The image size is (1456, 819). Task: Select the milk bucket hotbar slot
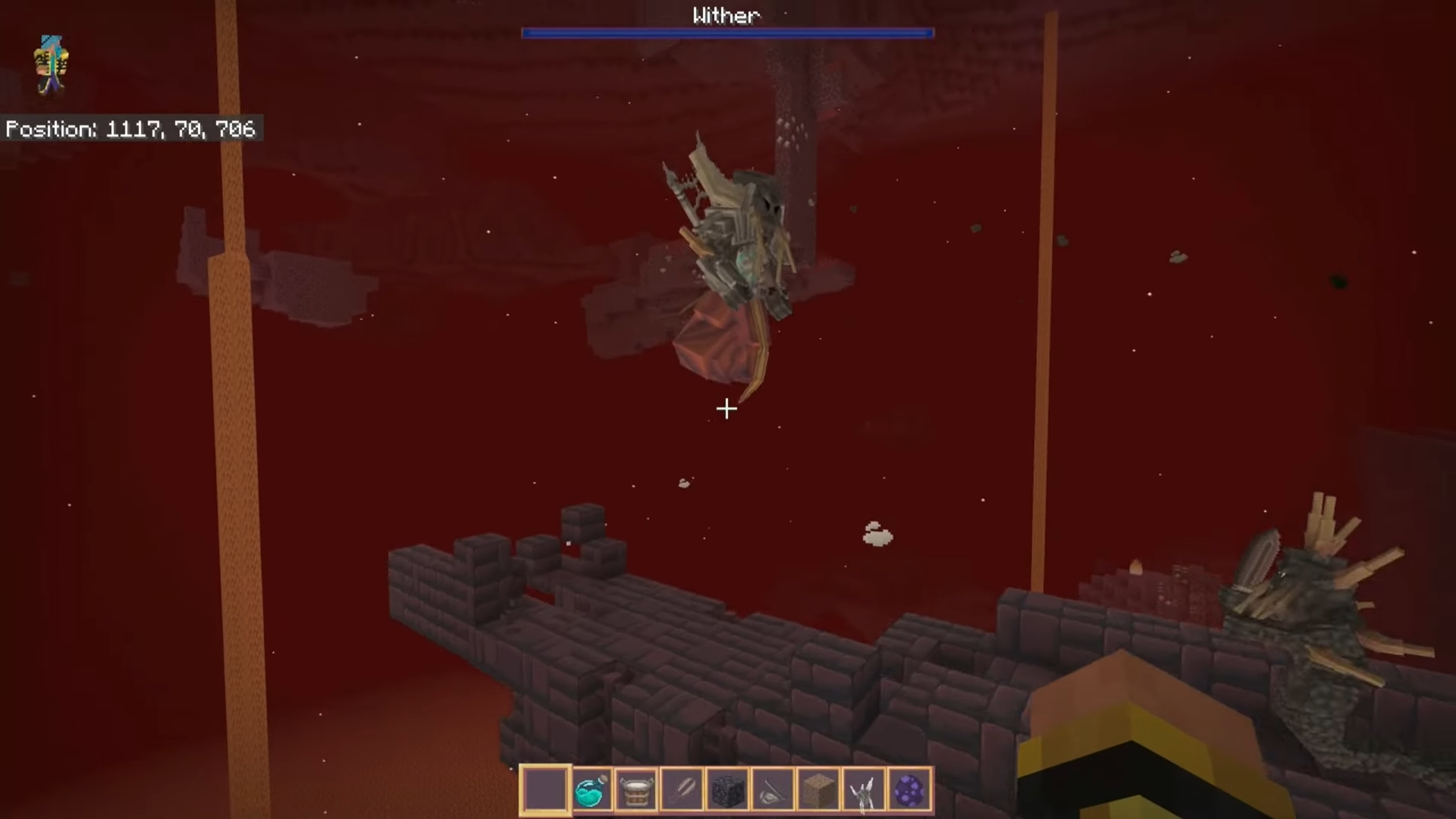[636, 790]
